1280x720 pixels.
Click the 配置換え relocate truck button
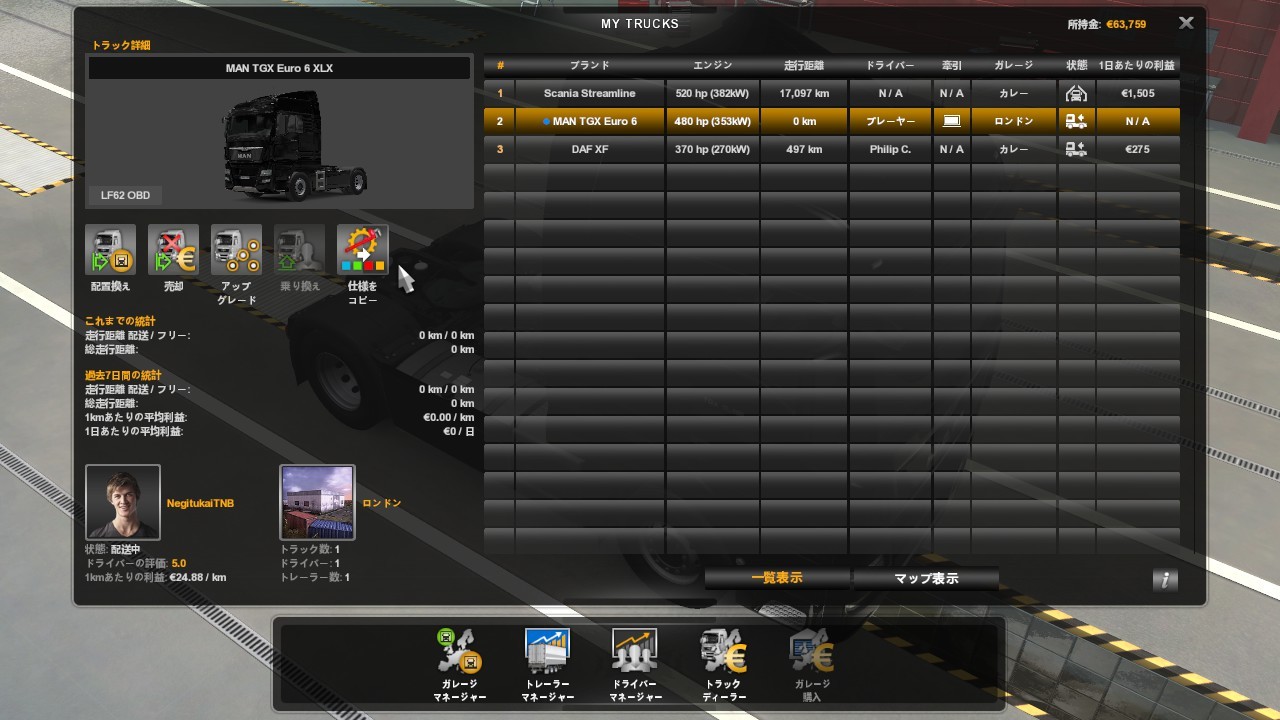pos(110,251)
